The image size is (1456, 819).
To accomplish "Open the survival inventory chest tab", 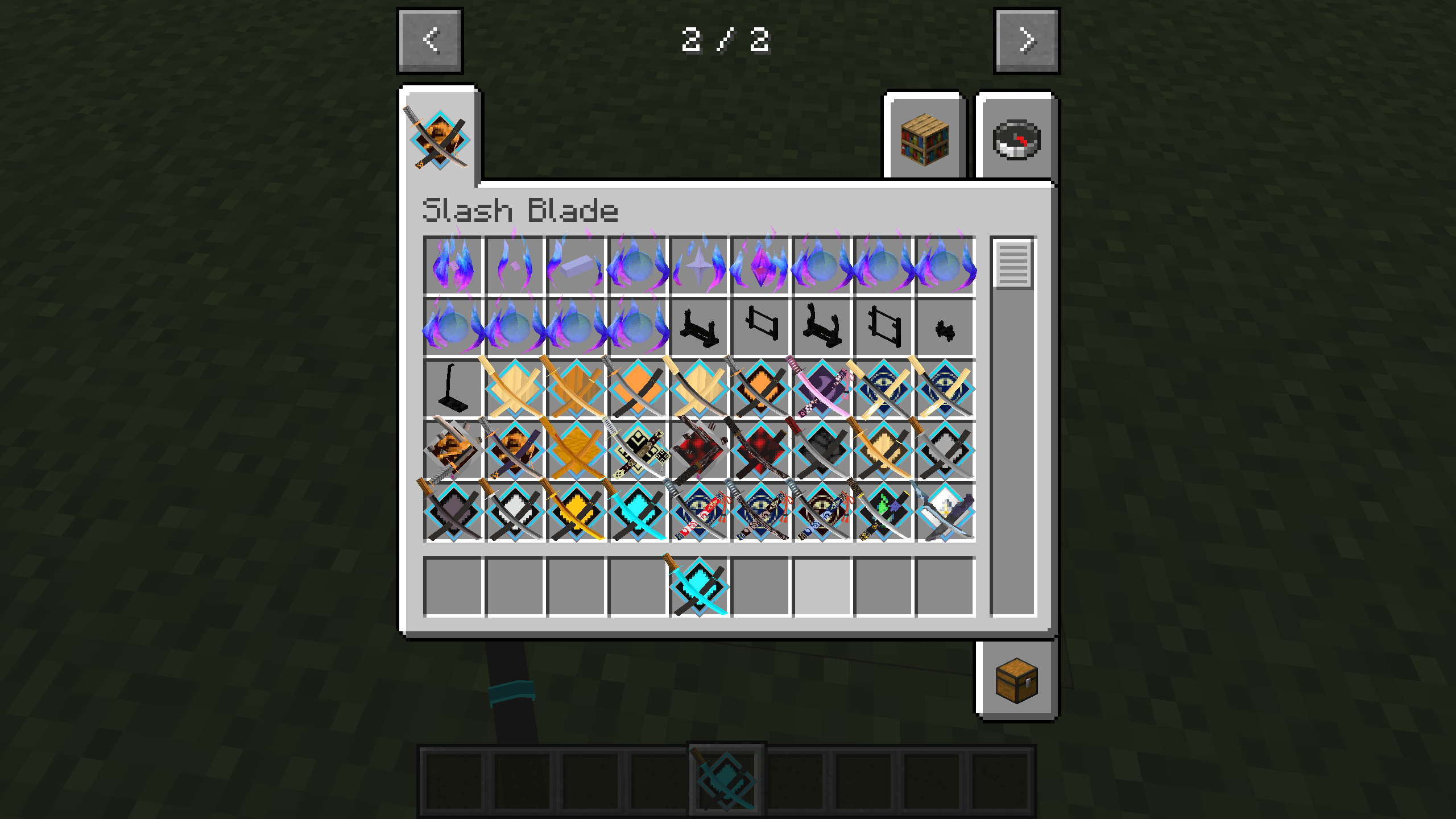I will 1016,681.
